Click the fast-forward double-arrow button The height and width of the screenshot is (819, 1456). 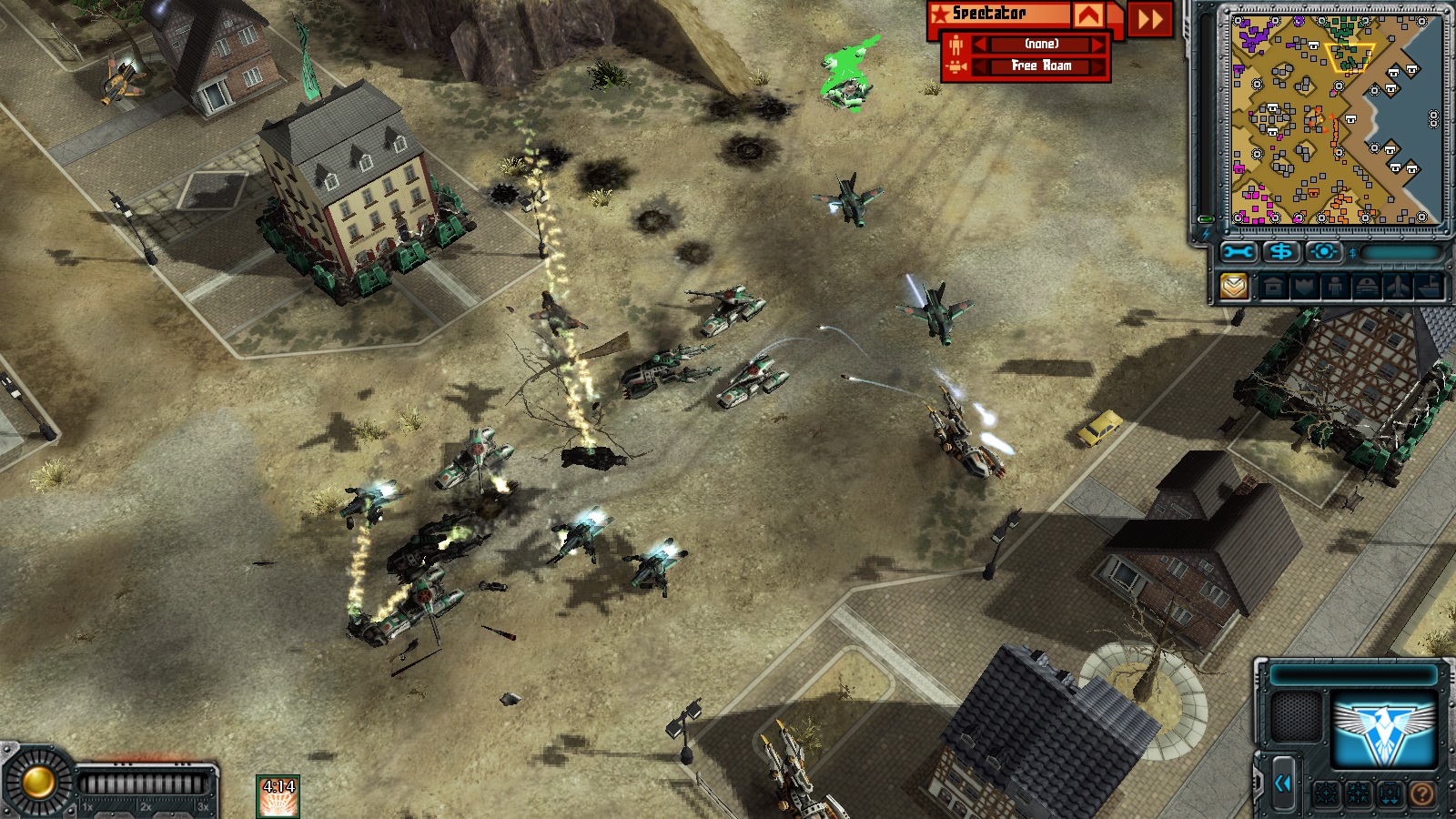click(1150, 18)
